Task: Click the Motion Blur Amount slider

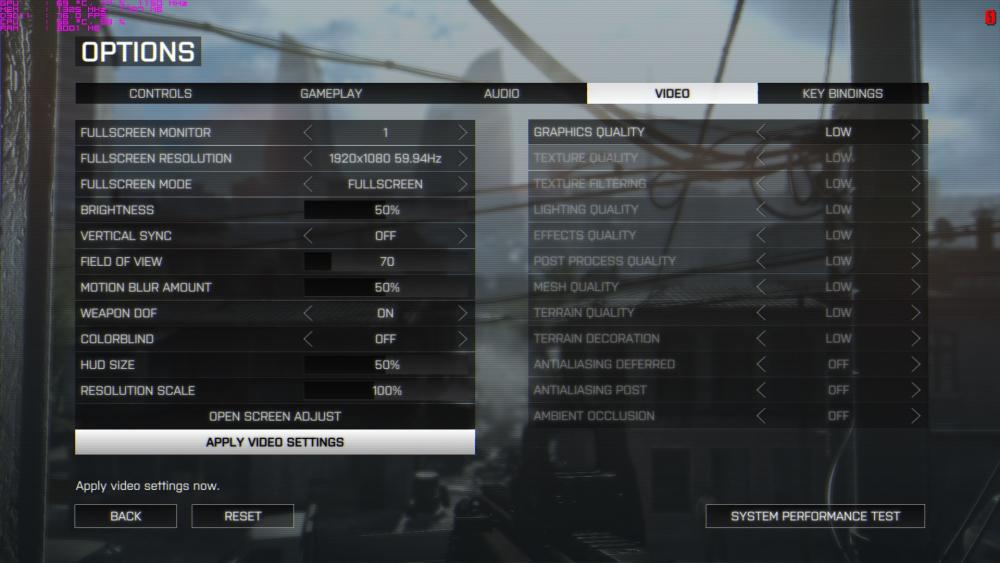Action: click(x=387, y=288)
